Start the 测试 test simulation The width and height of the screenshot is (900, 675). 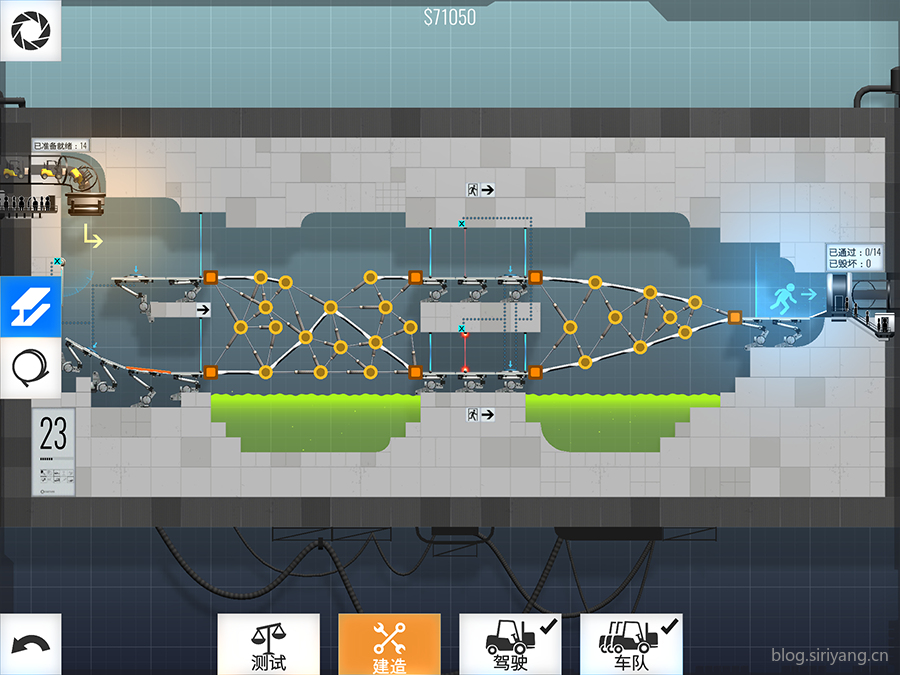pyautogui.click(x=269, y=645)
